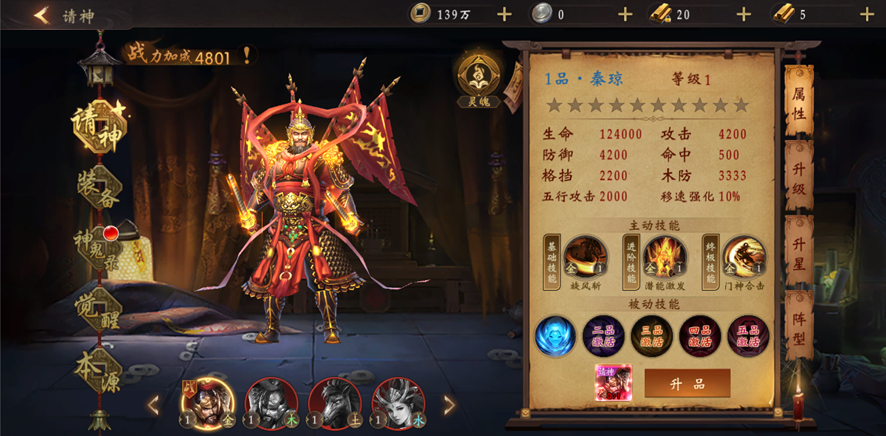Viewport: 886px width, 436px height.
Task: Tap the 五品激活 passive skill slot
Action: tap(748, 336)
